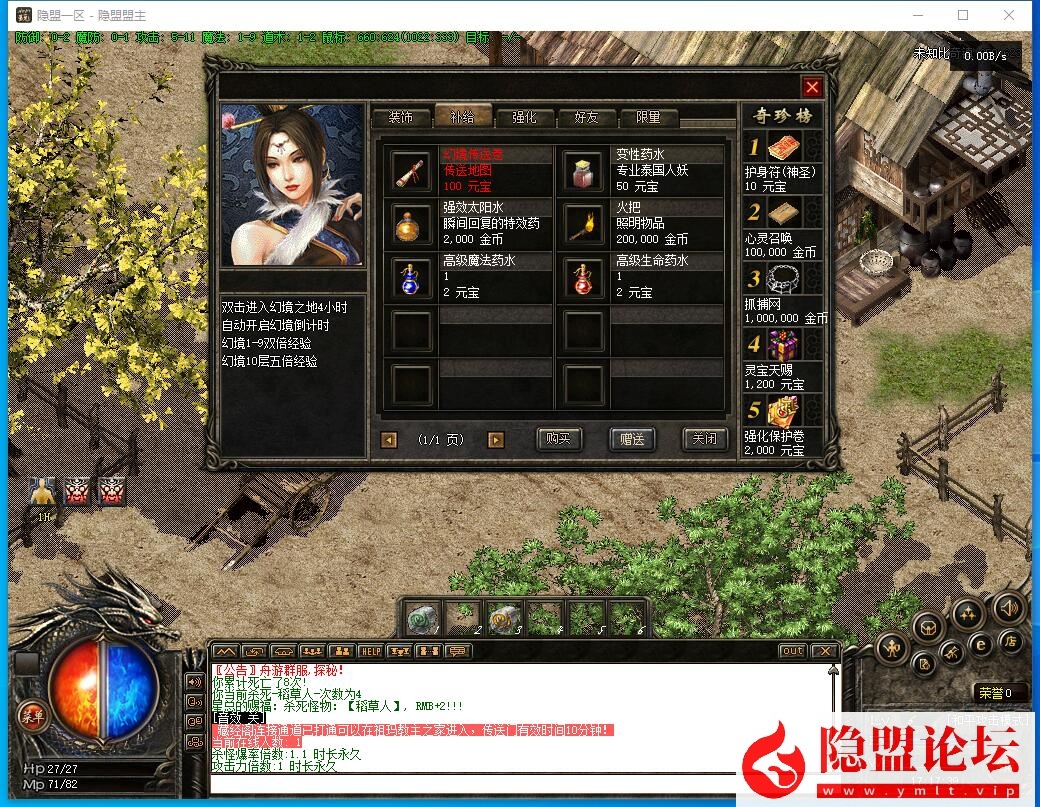Close the shop window with the red X
This screenshot has width=1040, height=807.
pyautogui.click(x=812, y=87)
